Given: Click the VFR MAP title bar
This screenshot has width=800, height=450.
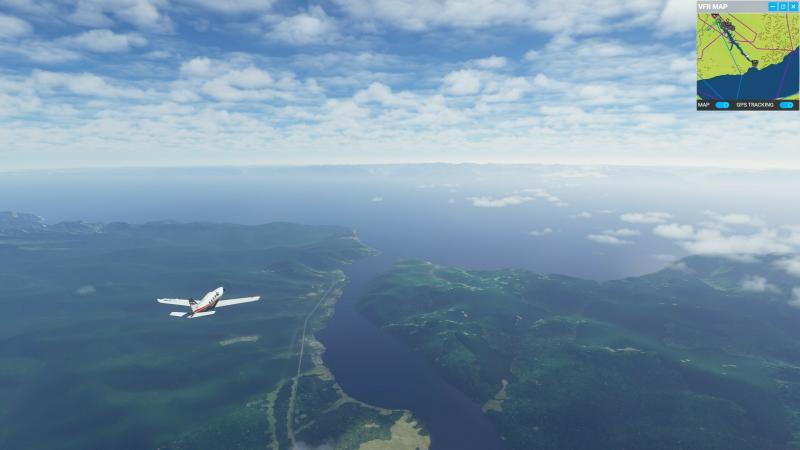Looking at the screenshot, I should click(728, 6).
